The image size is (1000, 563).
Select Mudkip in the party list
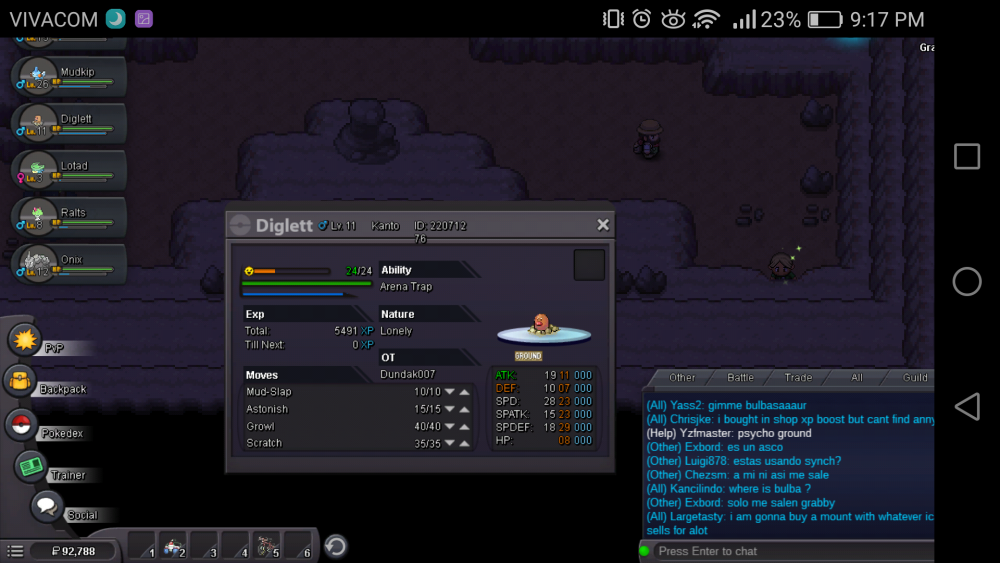(68, 78)
